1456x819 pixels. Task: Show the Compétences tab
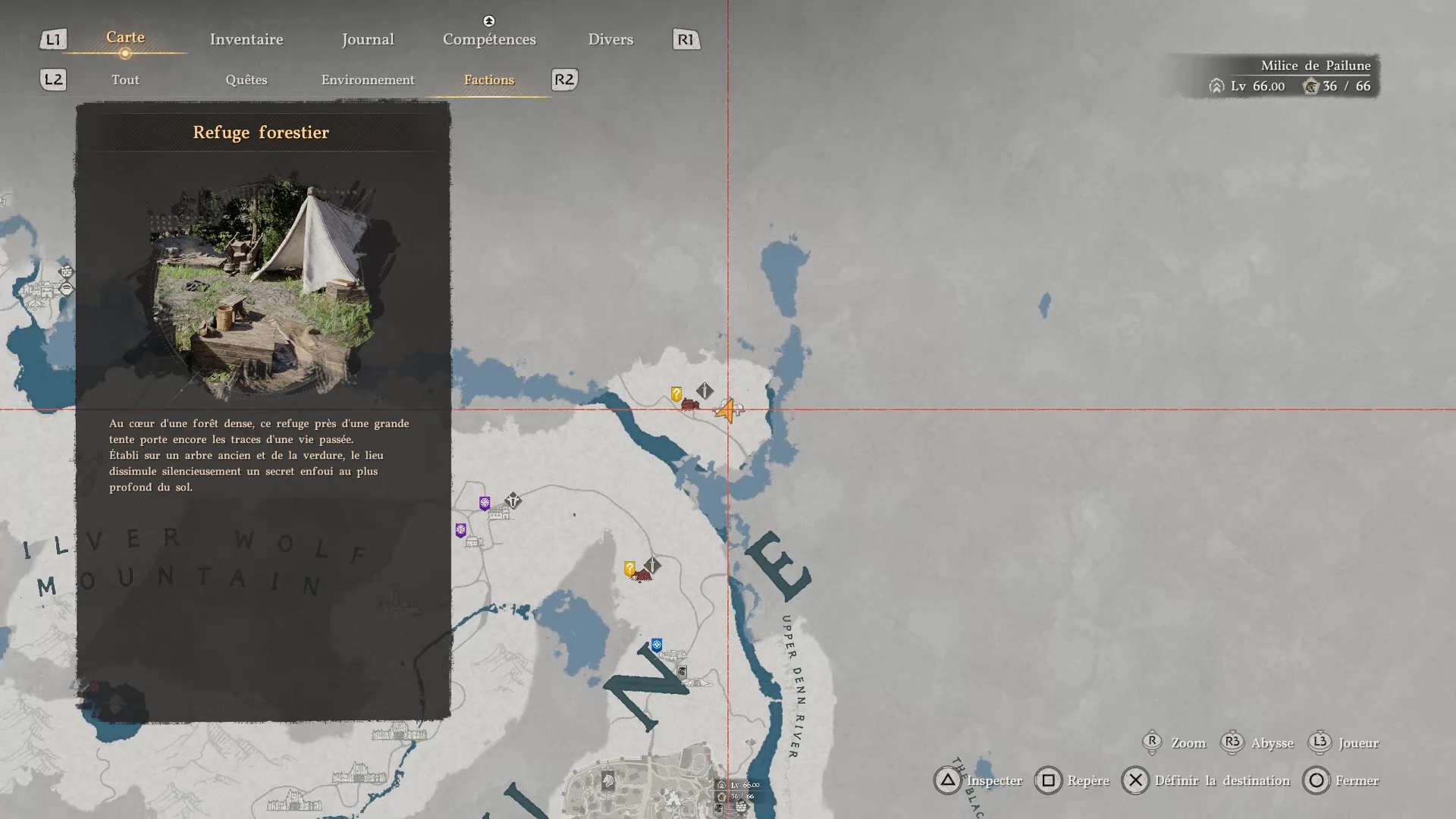click(x=489, y=39)
